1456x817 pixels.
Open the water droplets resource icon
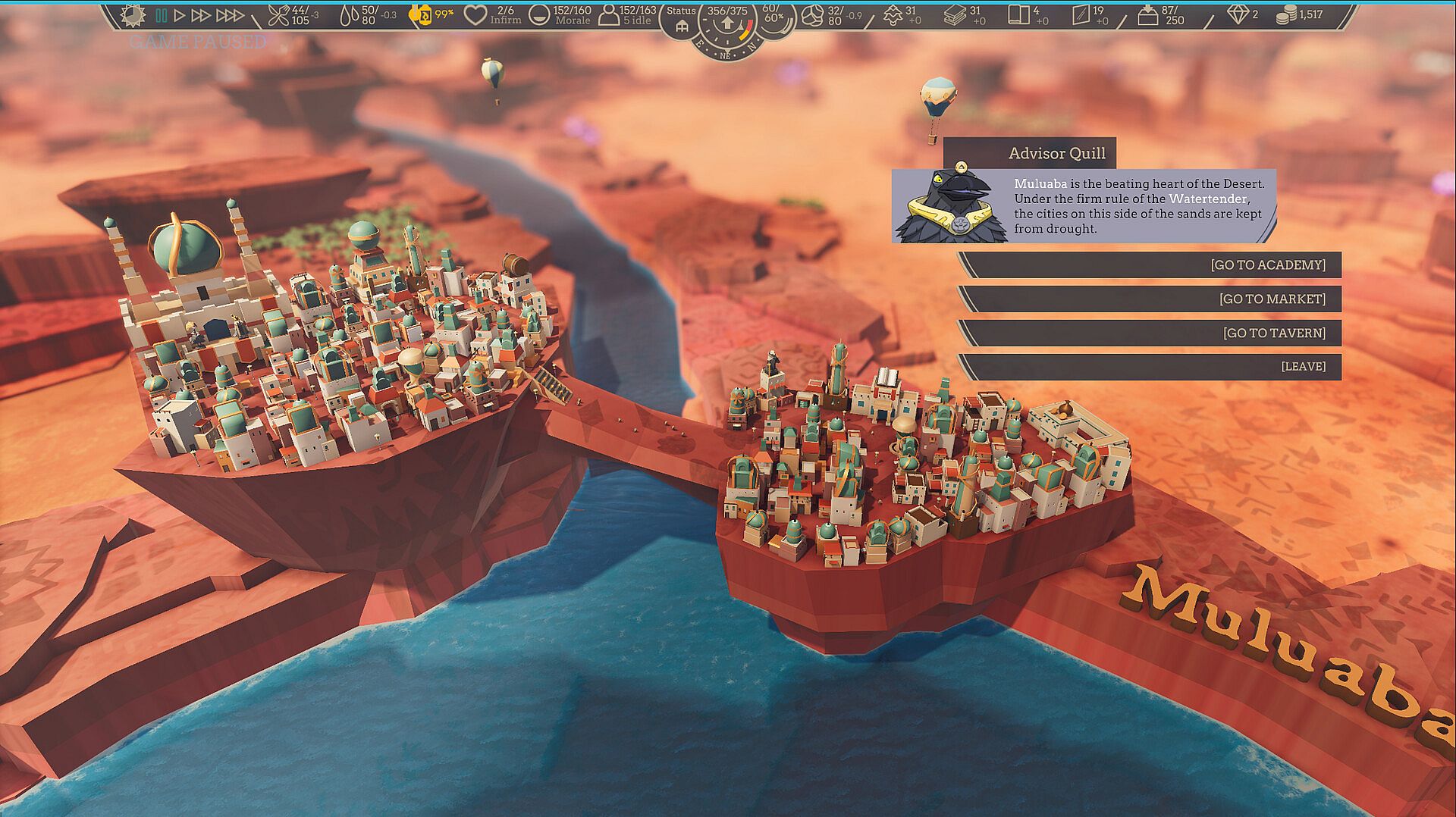point(349,14)
